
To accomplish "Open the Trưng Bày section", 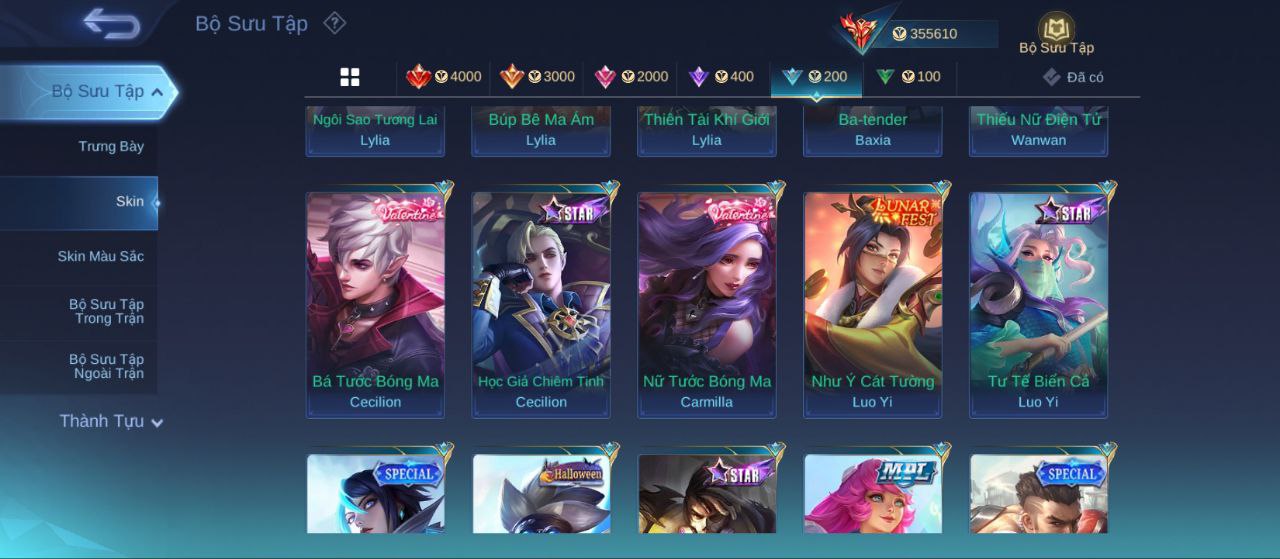I will 110,146.
